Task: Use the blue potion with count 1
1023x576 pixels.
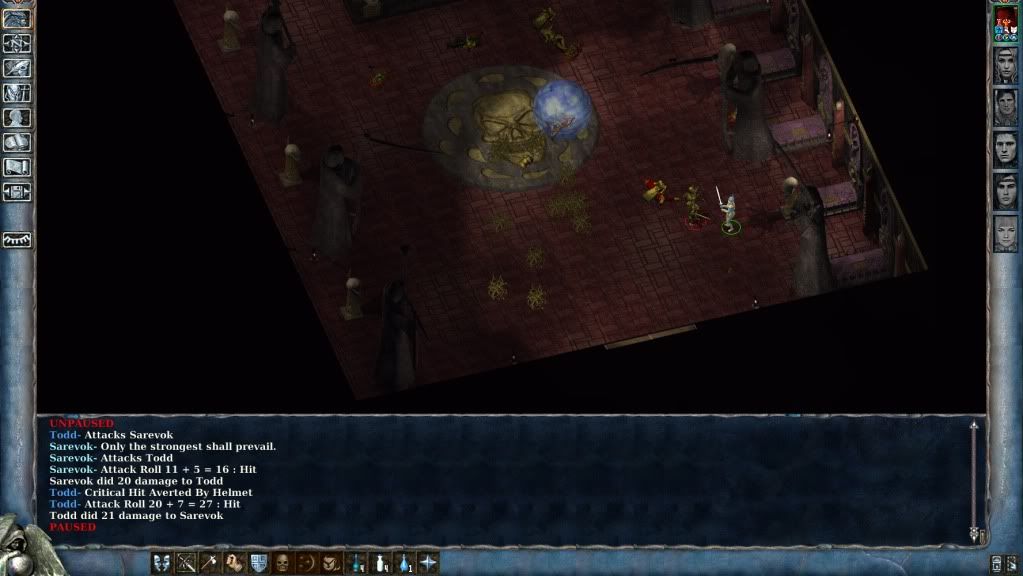Action: coord(404,563)
